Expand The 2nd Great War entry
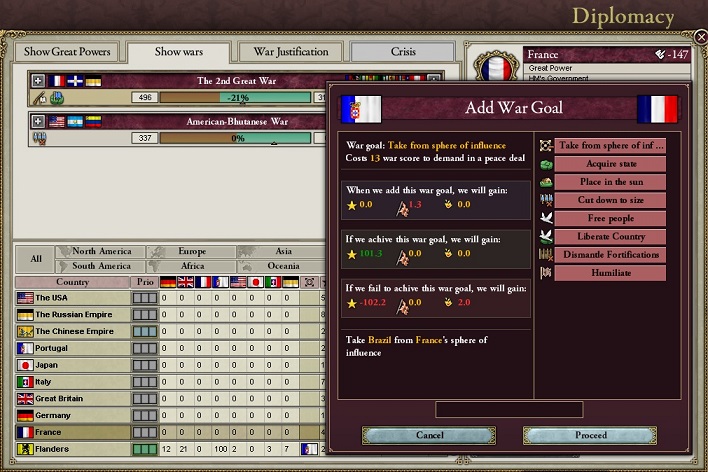708x472 pixels. click(38, 80)
